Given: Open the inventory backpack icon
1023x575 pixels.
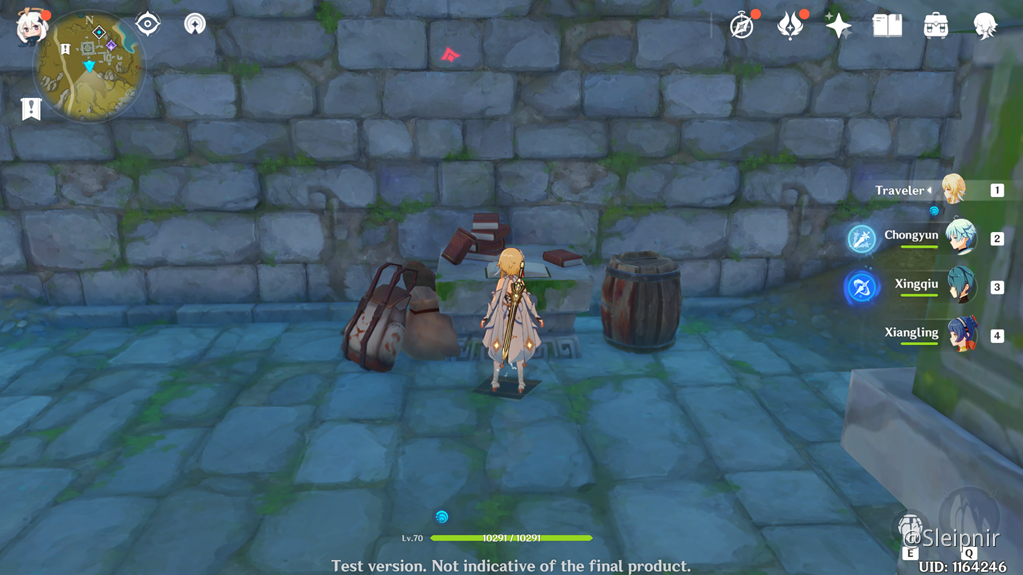Looking at the screenshot, I should point(936,26).
